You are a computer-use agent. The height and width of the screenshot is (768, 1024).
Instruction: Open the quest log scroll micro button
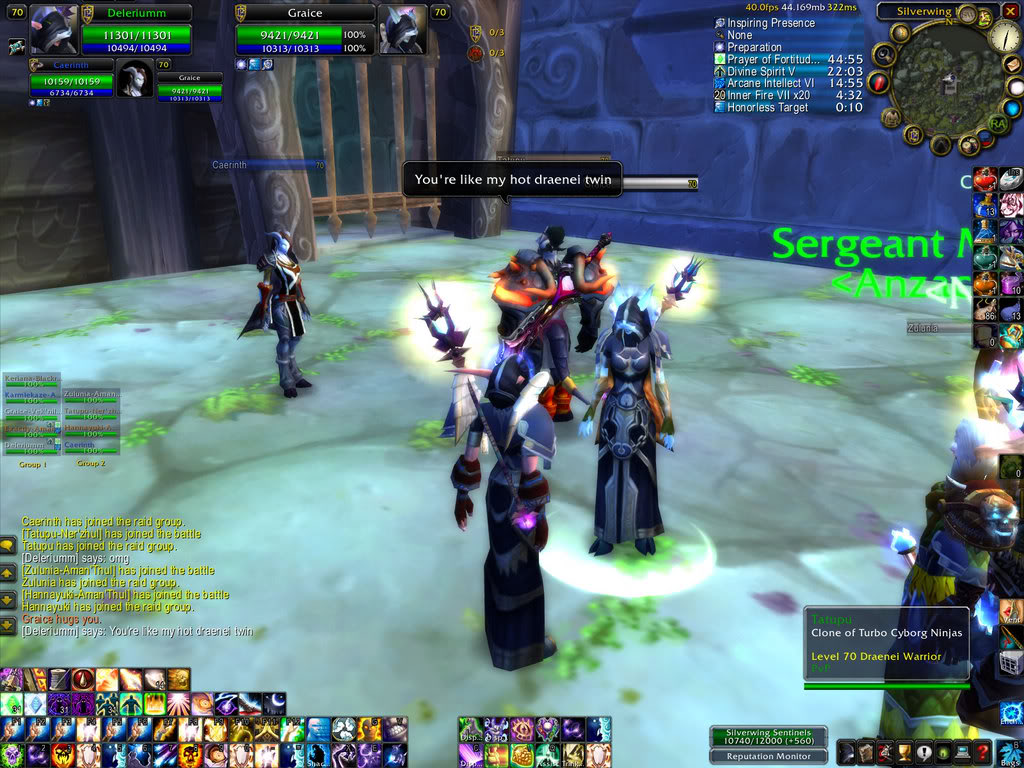(866, 752)
